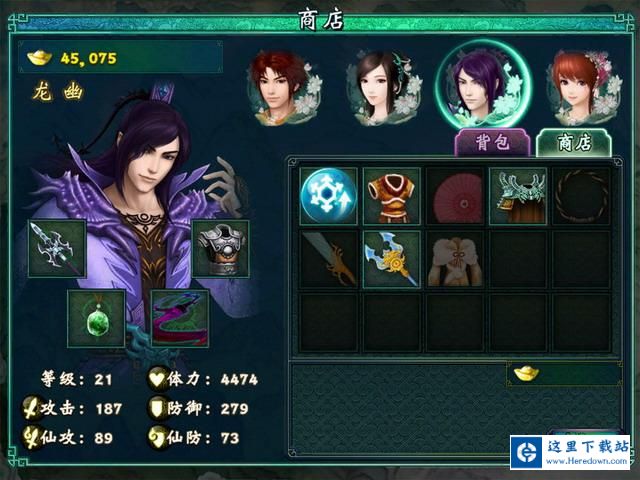Choose the red parasol shop item

pos(454,196)
